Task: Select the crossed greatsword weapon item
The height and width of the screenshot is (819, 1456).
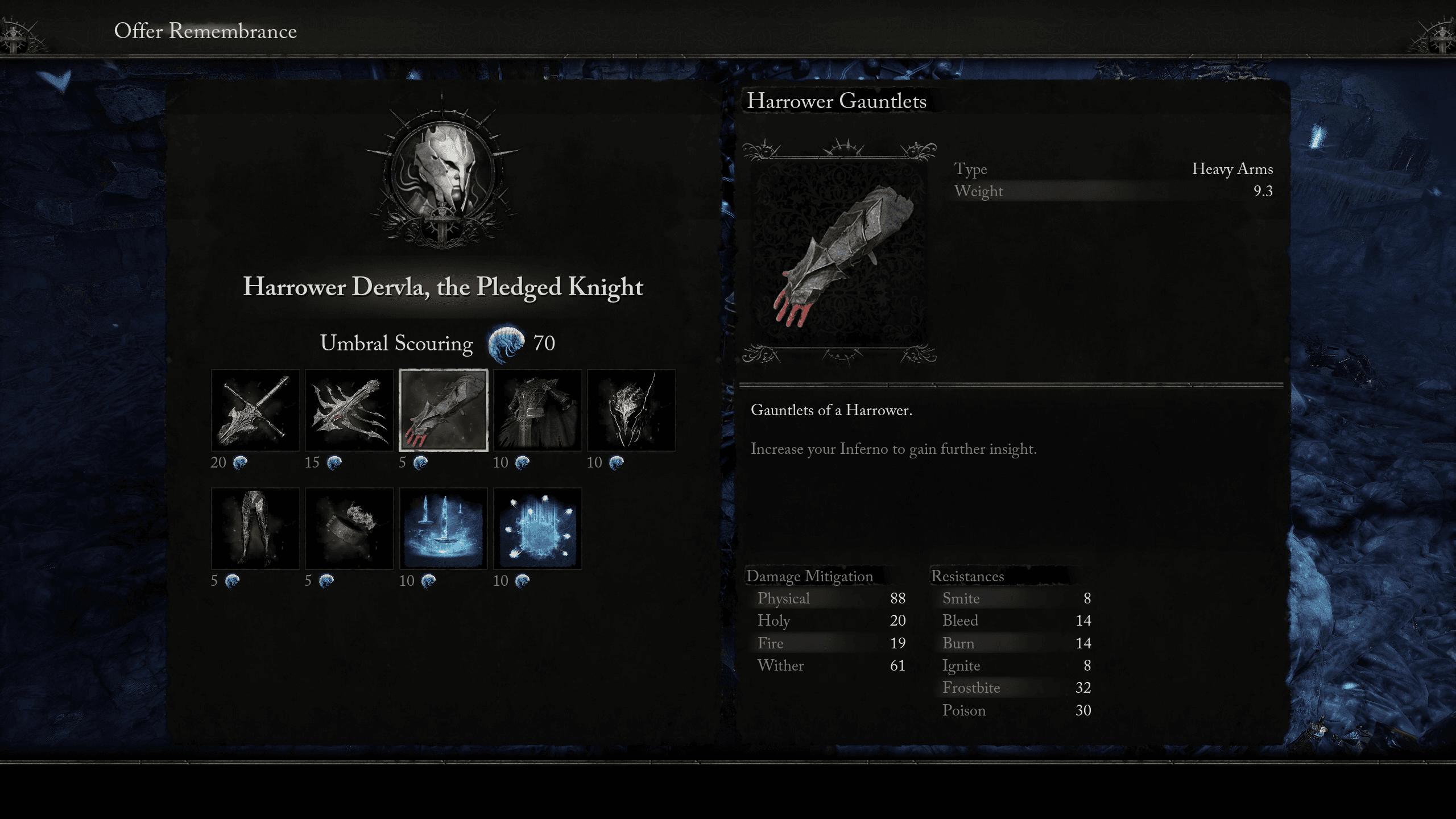Action: [255, 409]
